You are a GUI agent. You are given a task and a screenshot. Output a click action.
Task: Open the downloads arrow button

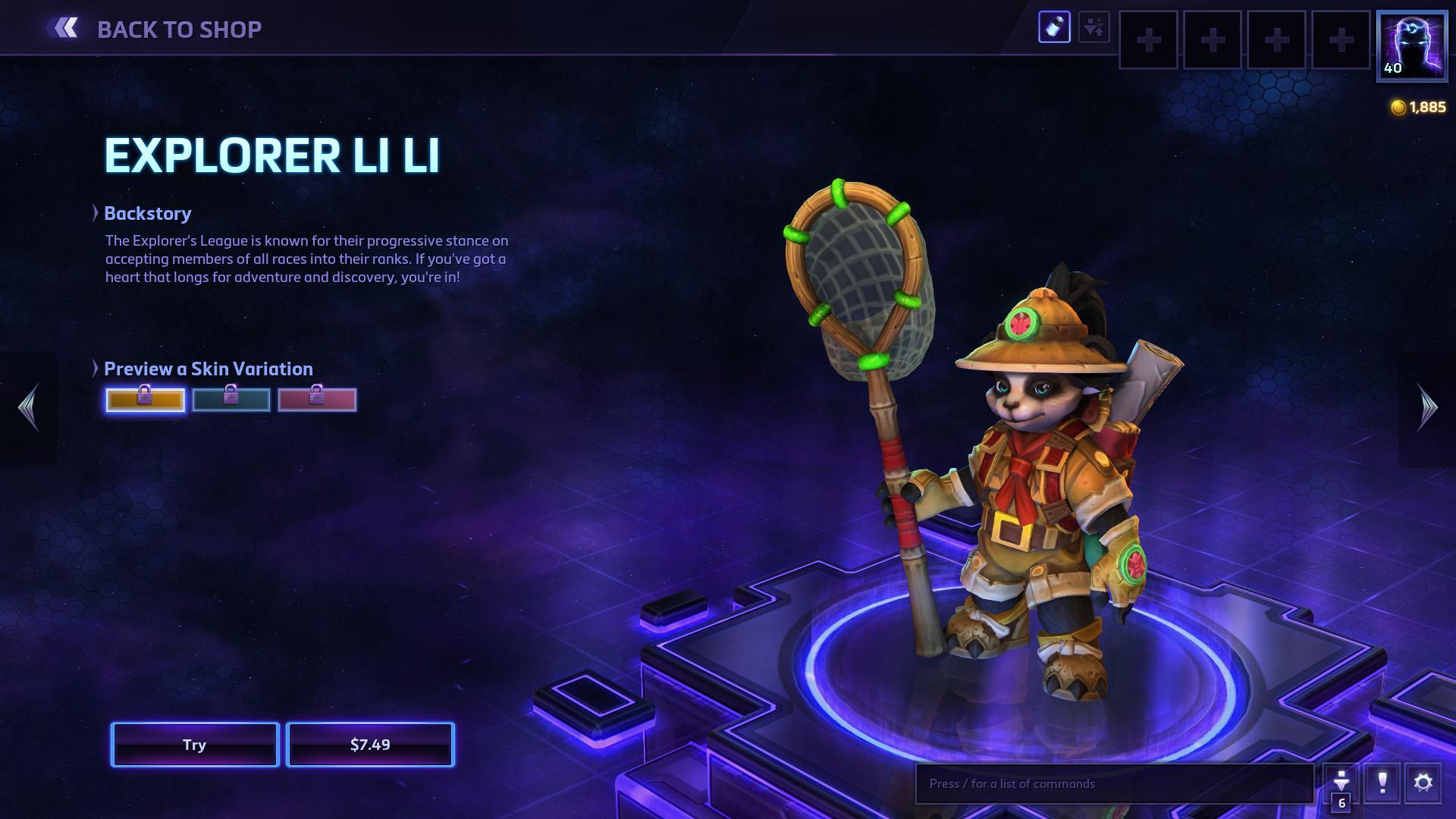(1341, 781)
